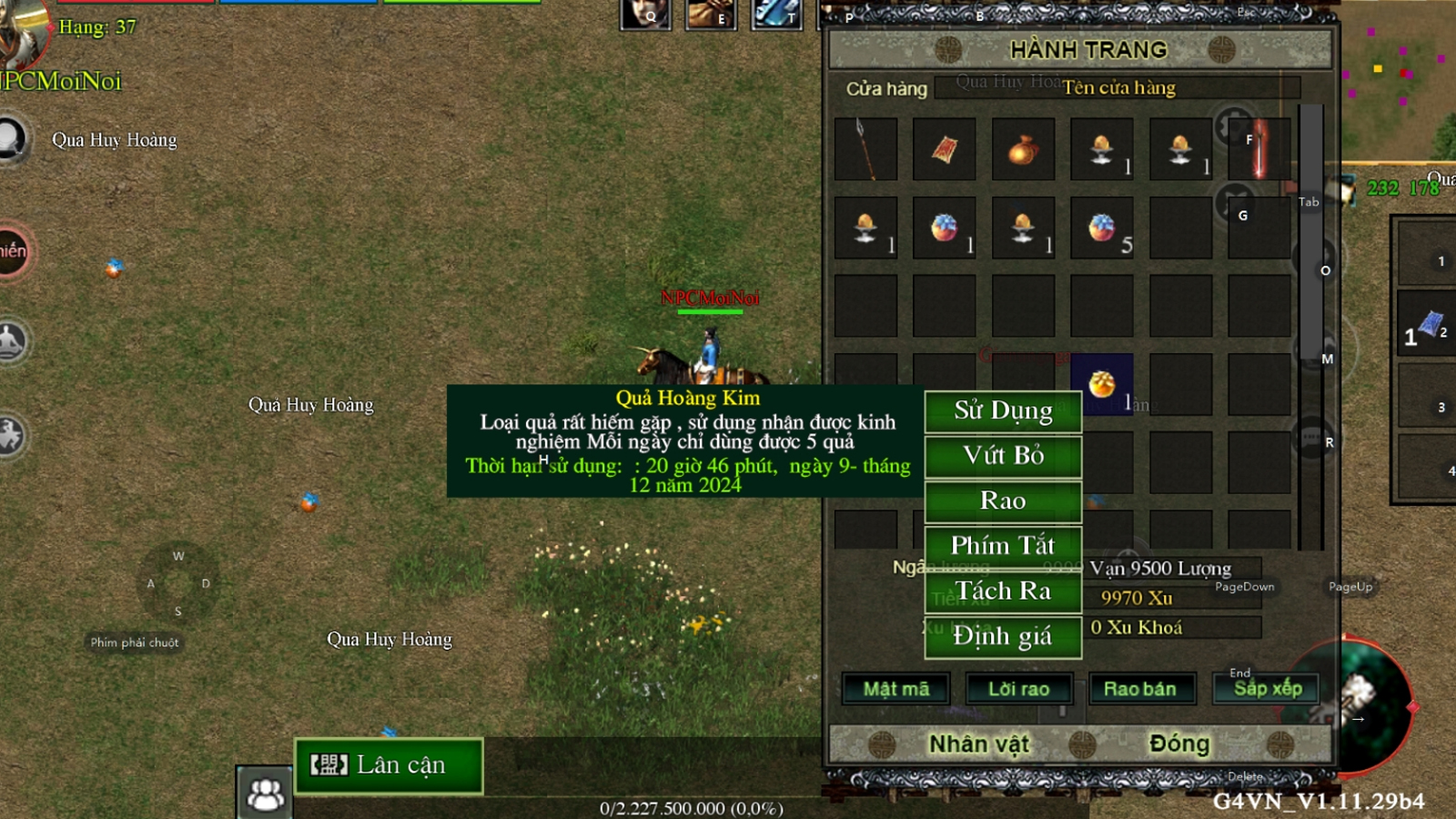Open the Lân cận nearby chat channel
The height and width of the screenshot is (819, 1456).
coord(389,766)
